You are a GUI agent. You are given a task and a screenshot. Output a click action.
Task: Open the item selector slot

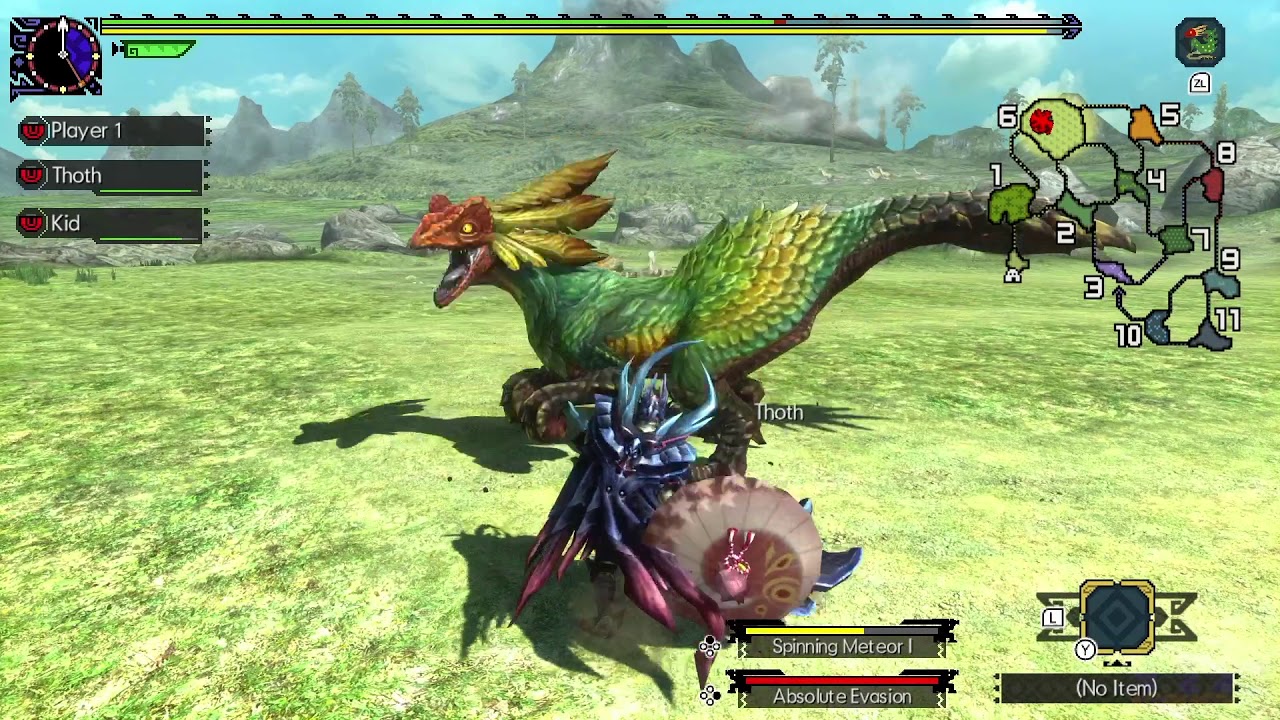[x=1117, y=619]
